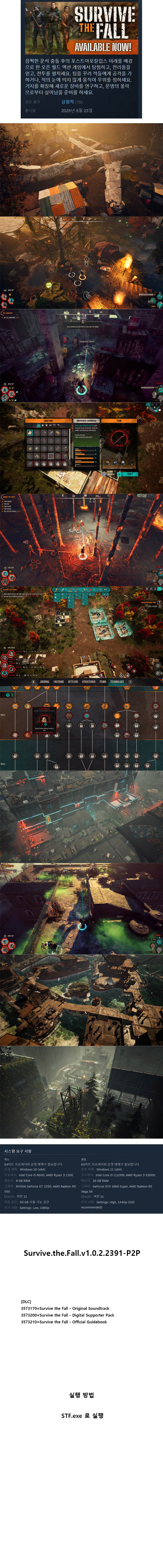Open the Factions tab

(59, 682)
